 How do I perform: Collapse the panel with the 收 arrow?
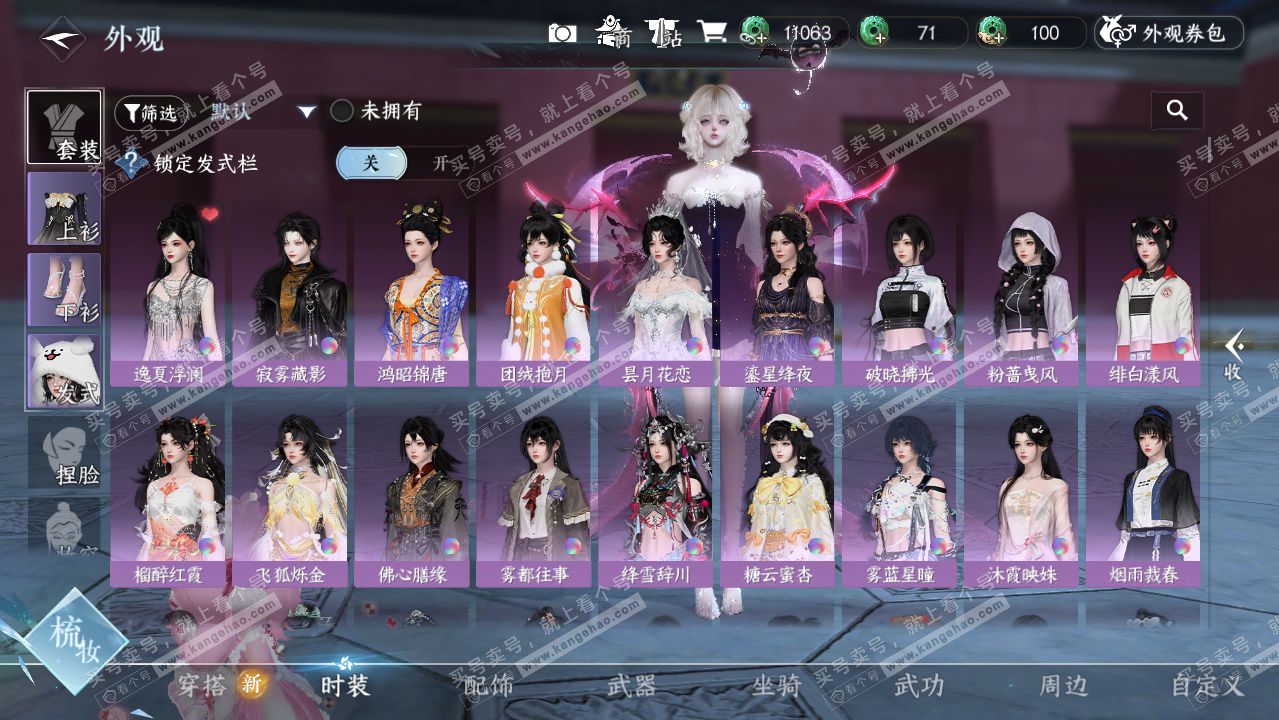1235,355
